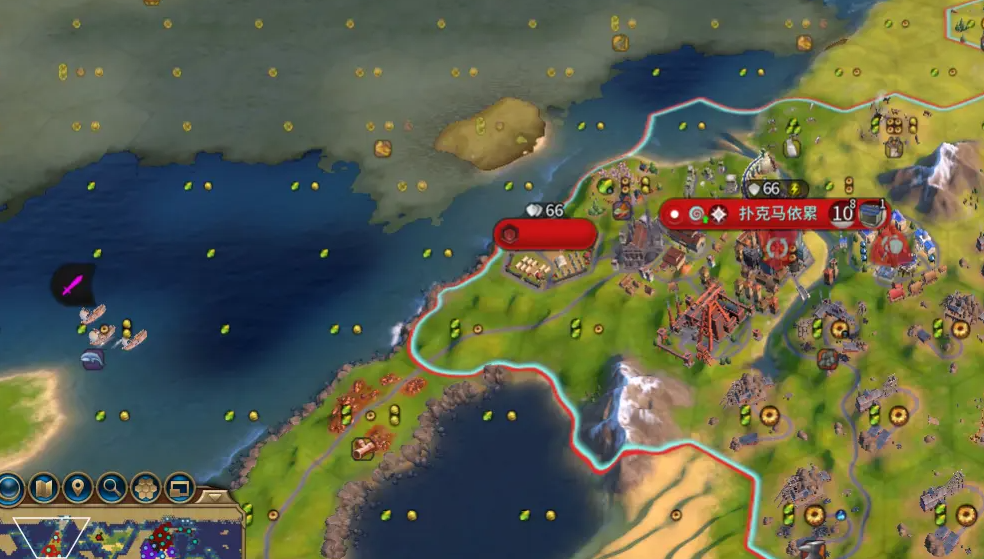Screen dimensions: 984x559
Task: Open map options with the hexagon icon
Action: coord(145,489)
